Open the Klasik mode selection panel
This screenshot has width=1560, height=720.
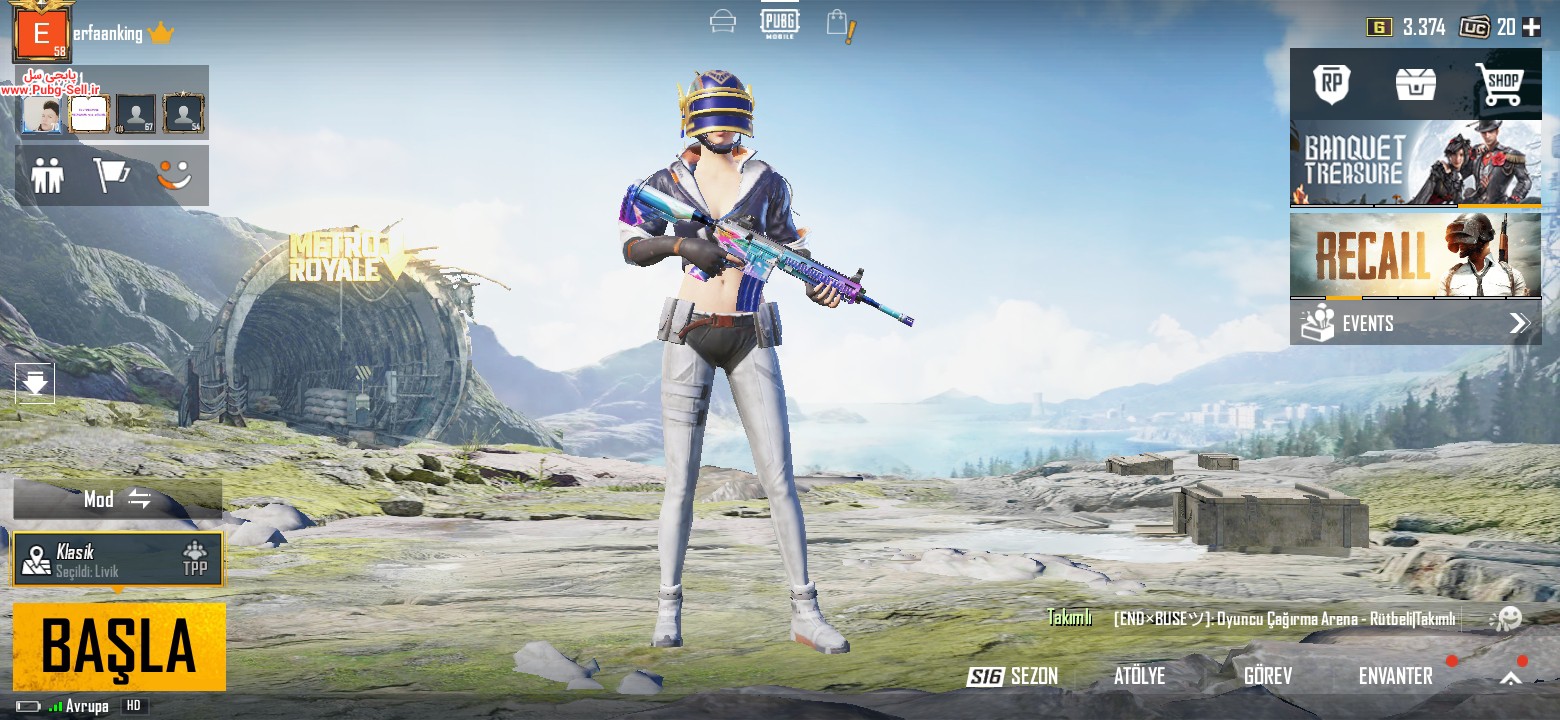pos(118,559)
